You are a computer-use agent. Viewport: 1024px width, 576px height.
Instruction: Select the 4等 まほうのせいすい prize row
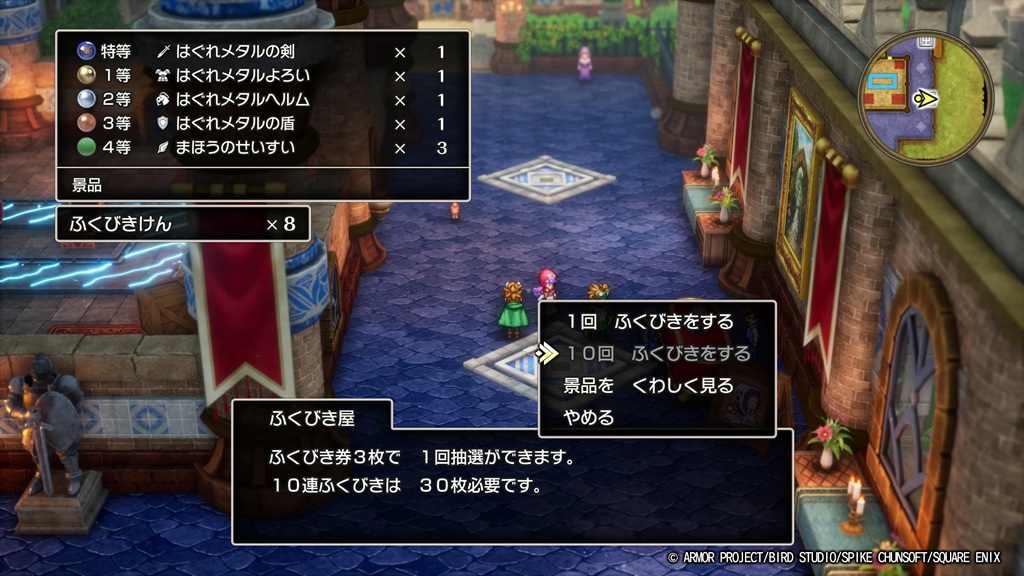[262, 149]
